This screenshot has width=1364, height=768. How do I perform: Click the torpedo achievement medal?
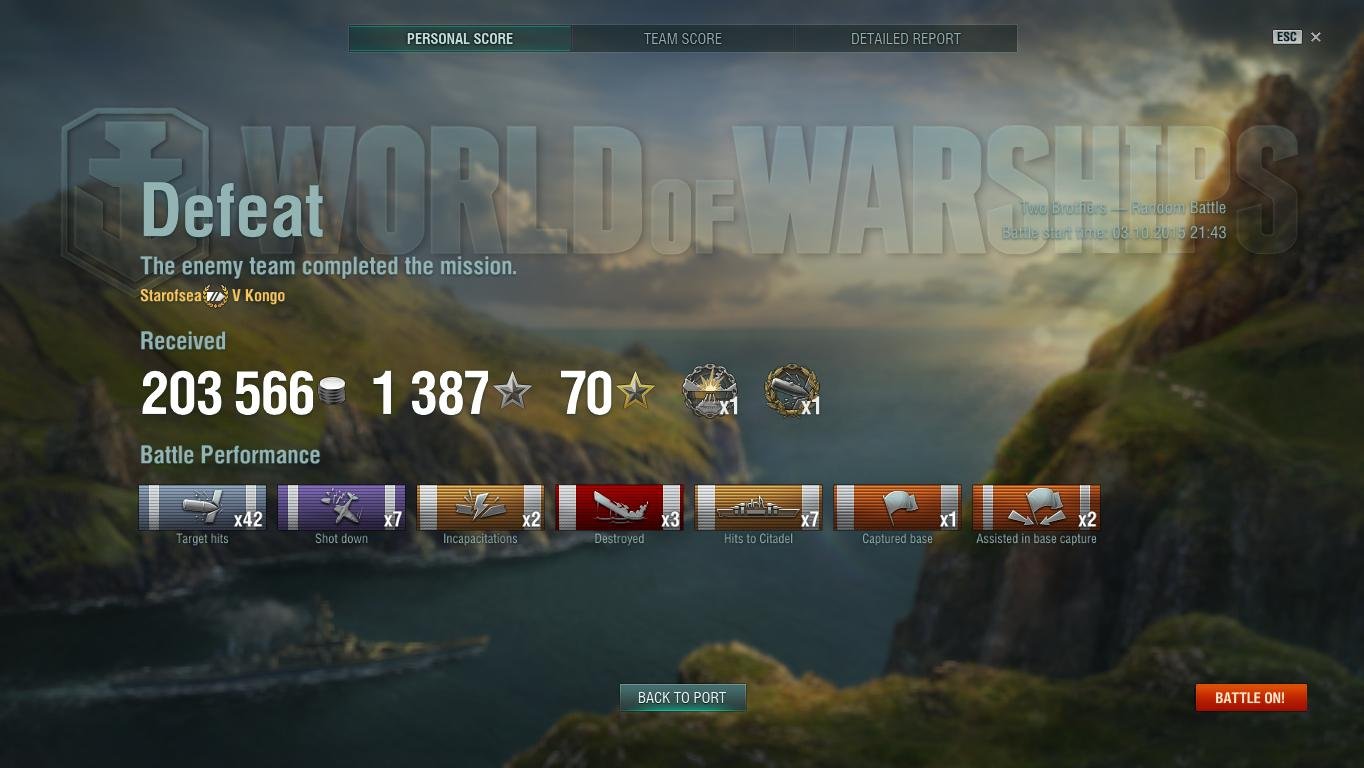pos(790,392)
